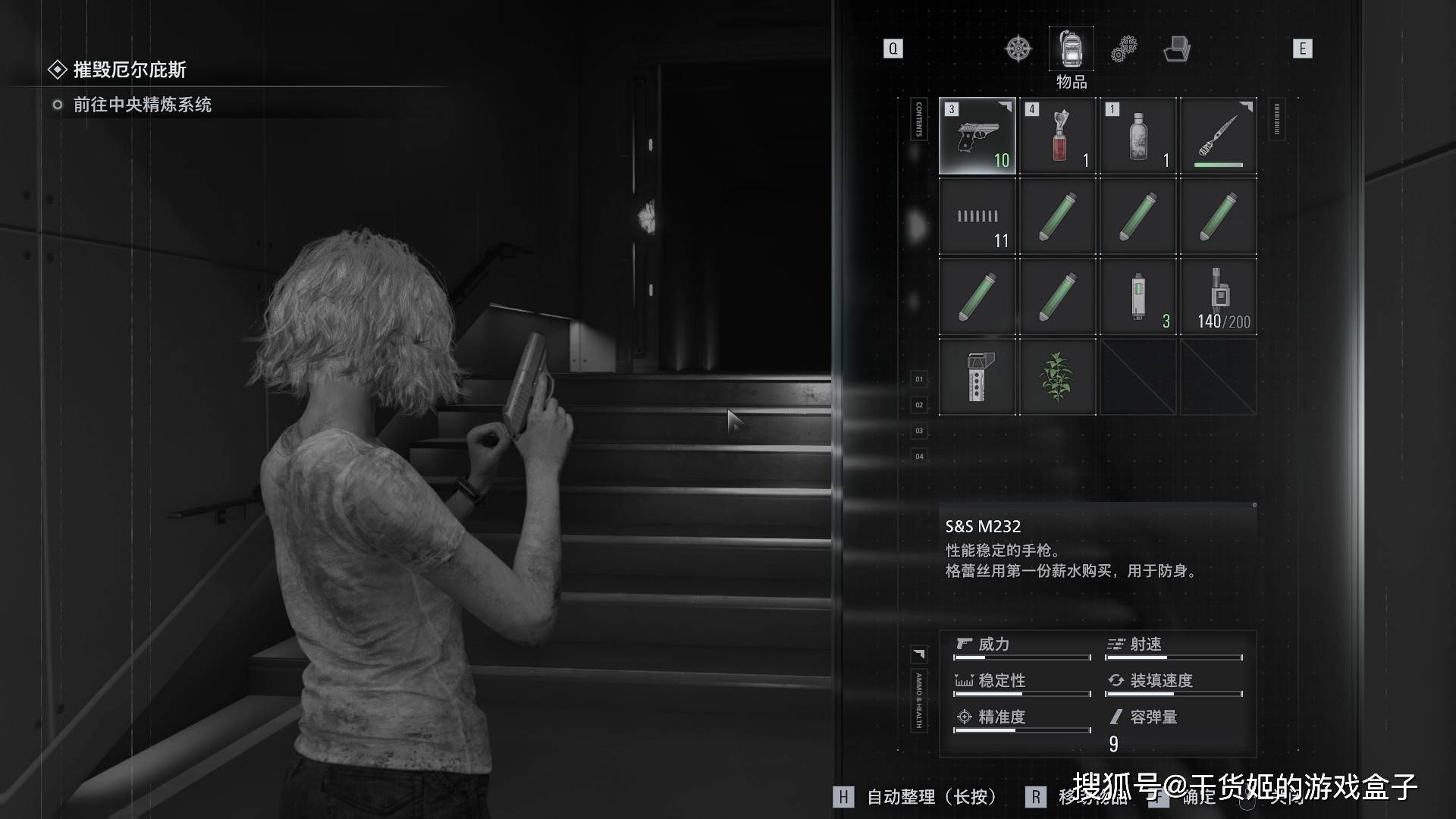Viewport: 1456px width, 819px height.
Task: Open the map tab with the compass icon
Action: click(x=1018, y=49)
